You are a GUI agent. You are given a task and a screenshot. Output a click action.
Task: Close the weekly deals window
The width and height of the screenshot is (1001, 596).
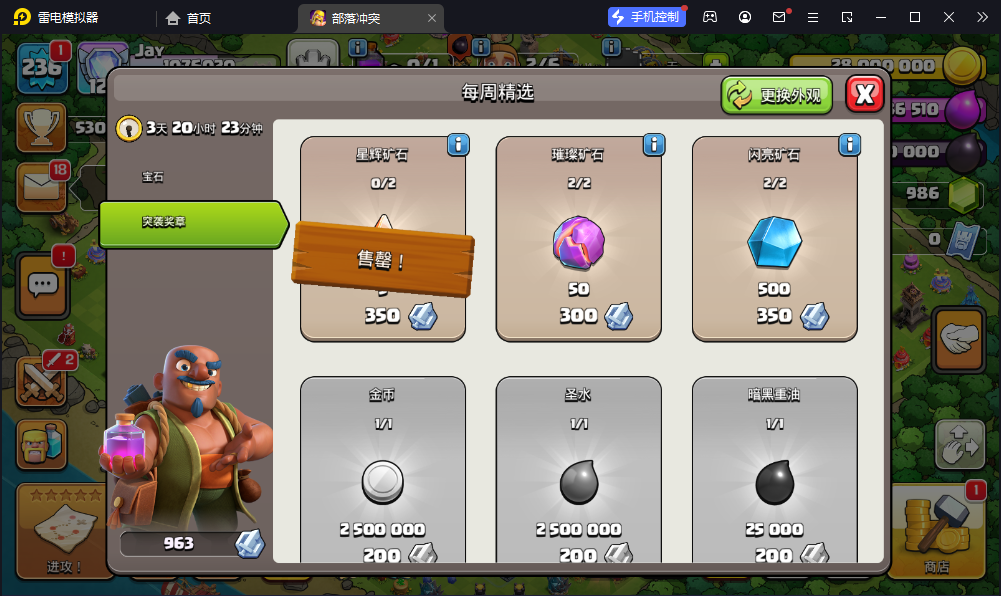click(x=865, y=94)
